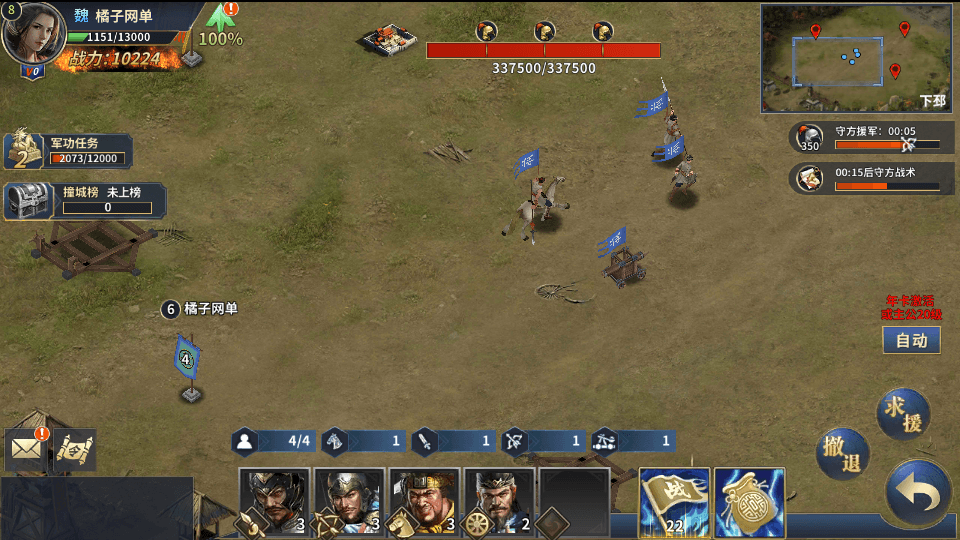Image resolution: width=960 pixels, height=540 pixels.
Task: Select the deployed flag unit numbered 4
Action: point(187,360)
